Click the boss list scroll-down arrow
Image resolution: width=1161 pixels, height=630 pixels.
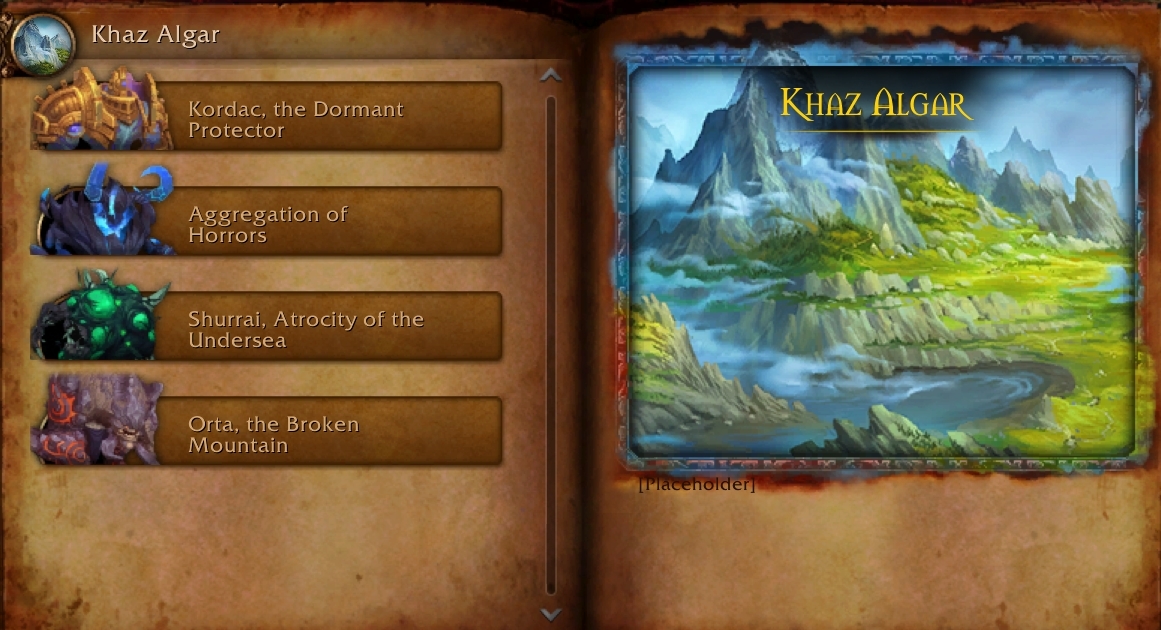550,613
